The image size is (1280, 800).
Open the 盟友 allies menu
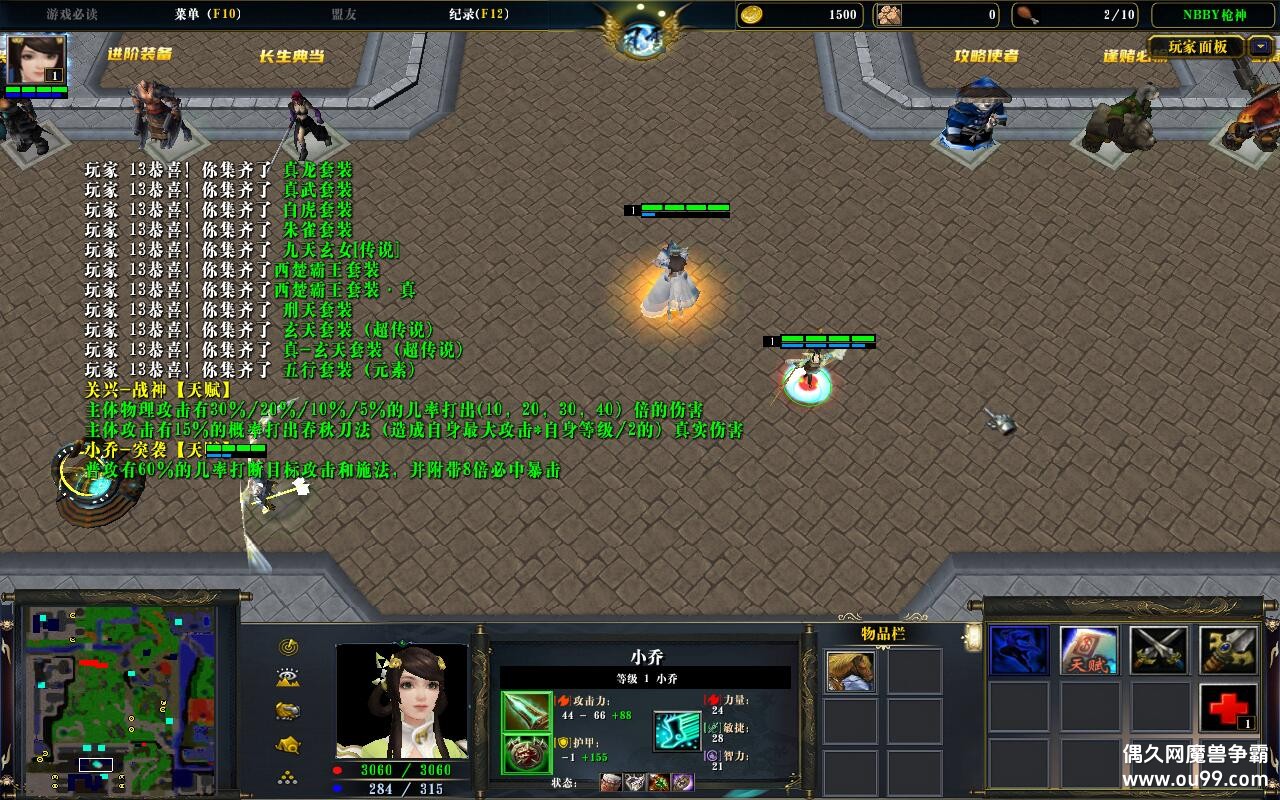344,14
